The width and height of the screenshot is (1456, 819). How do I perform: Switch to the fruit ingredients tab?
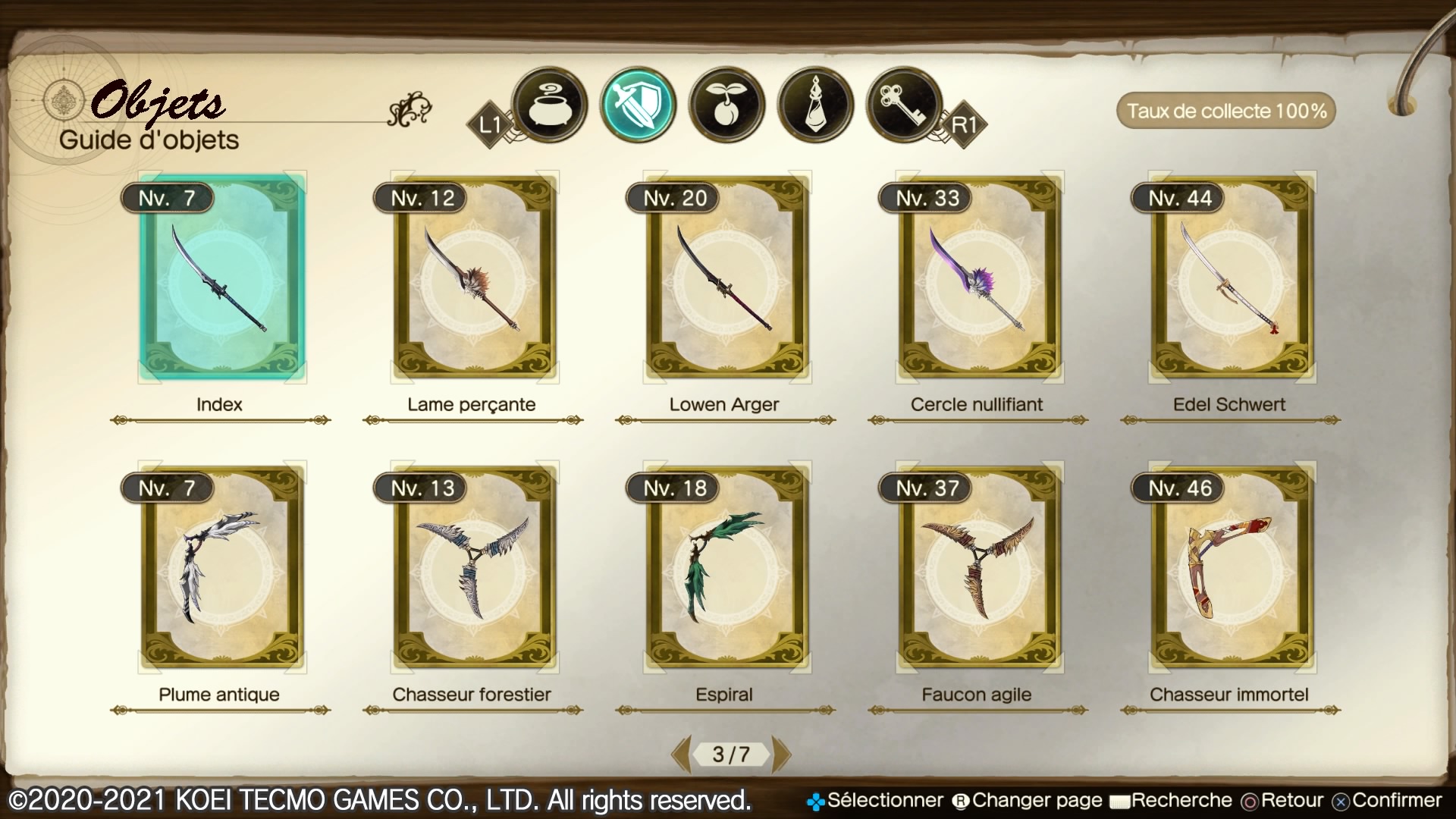click(x=726, y=105)
